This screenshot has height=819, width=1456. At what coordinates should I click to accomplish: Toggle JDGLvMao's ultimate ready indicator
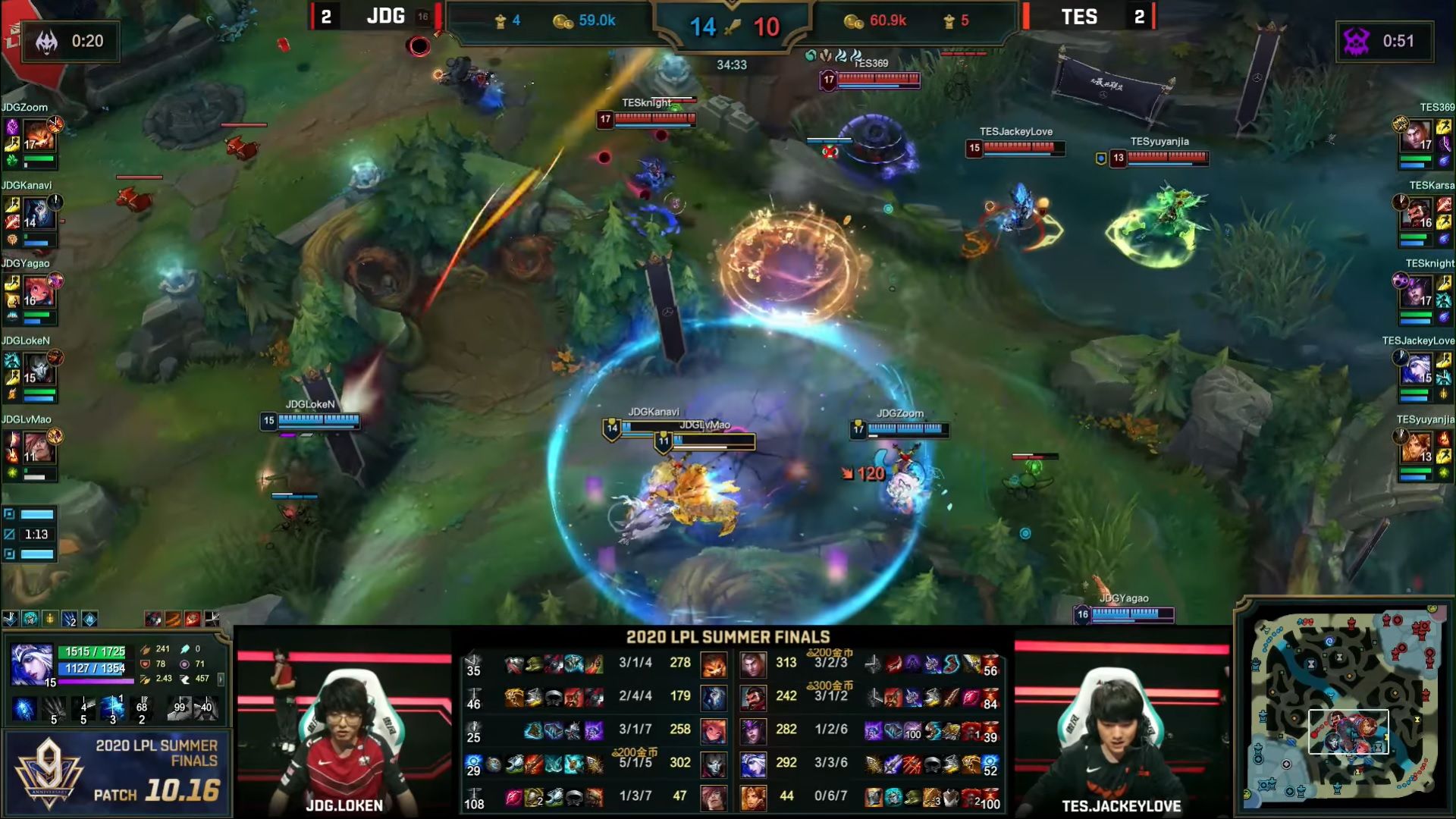55,437
